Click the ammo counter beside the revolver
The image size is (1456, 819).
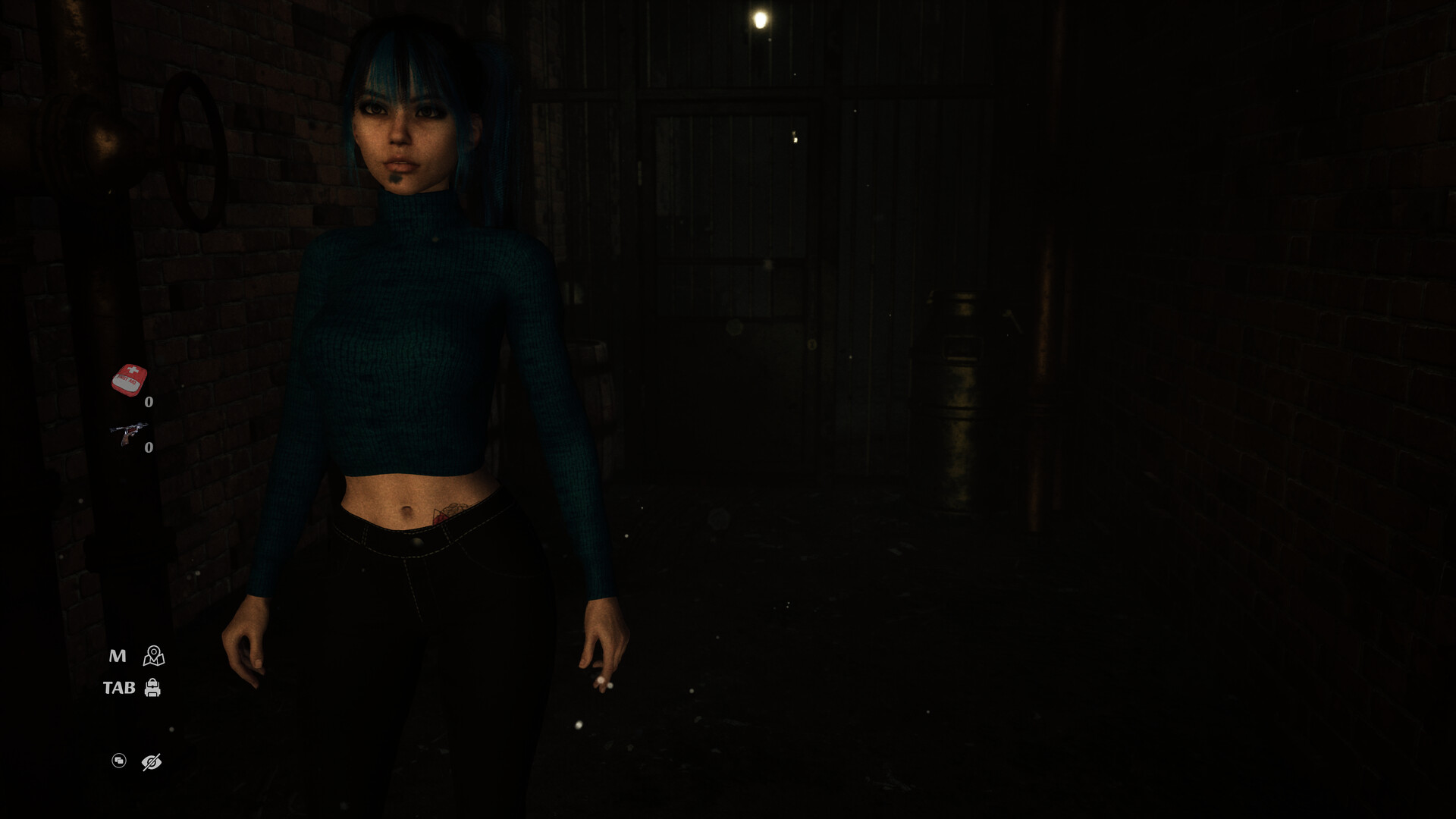pos(149,447)
